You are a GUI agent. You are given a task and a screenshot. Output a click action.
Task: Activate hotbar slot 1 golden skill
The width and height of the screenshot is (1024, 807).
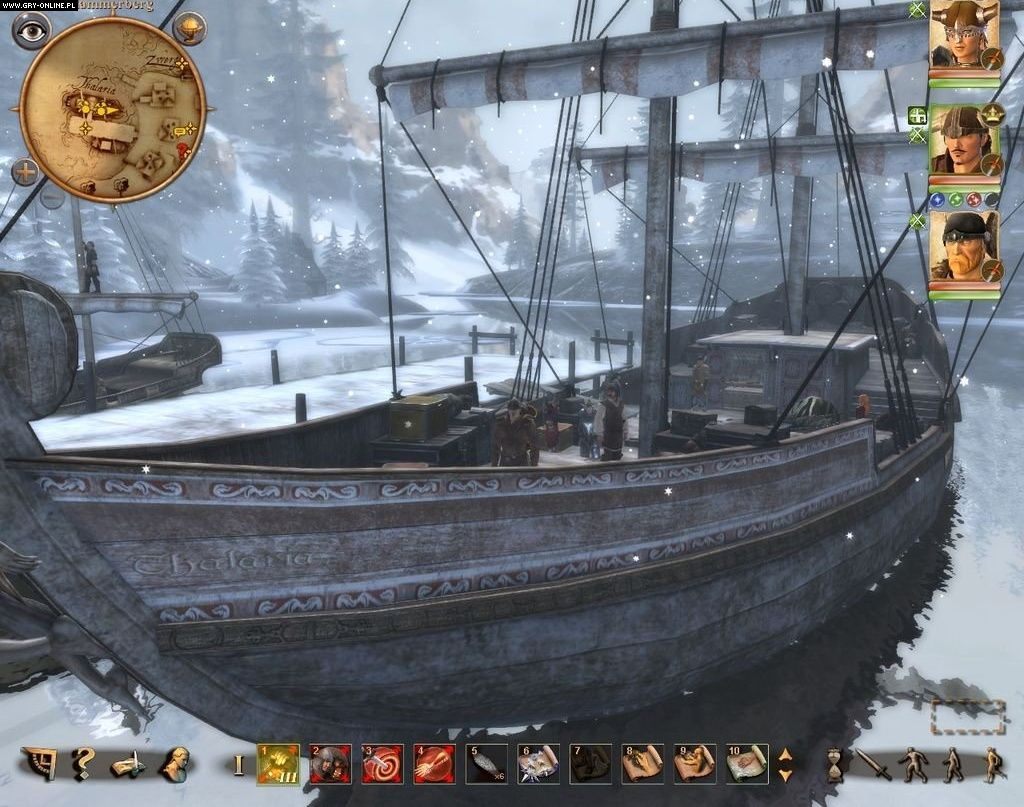tap(278, 764)
